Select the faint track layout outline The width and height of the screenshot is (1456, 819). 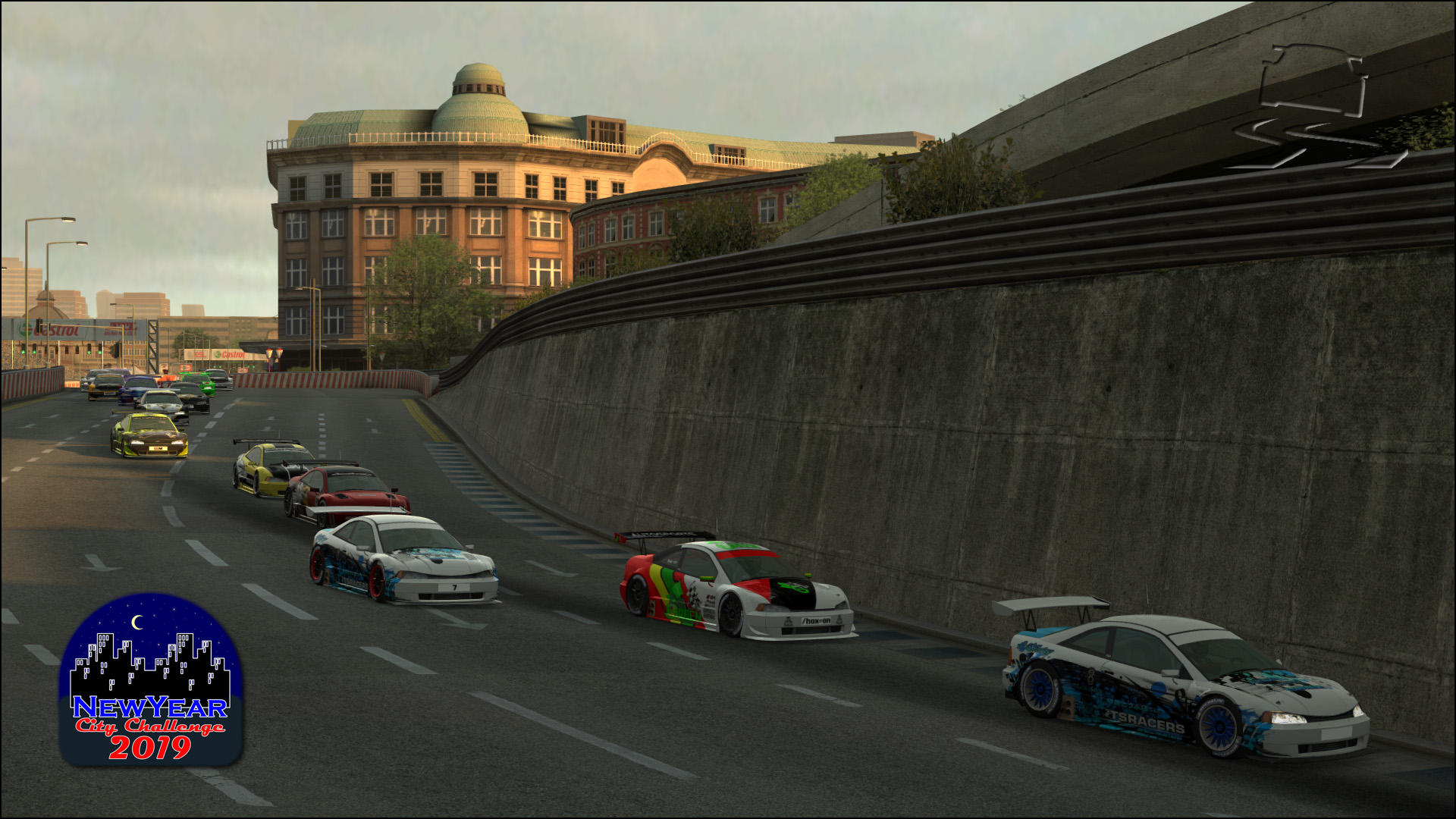point(1316,106)
